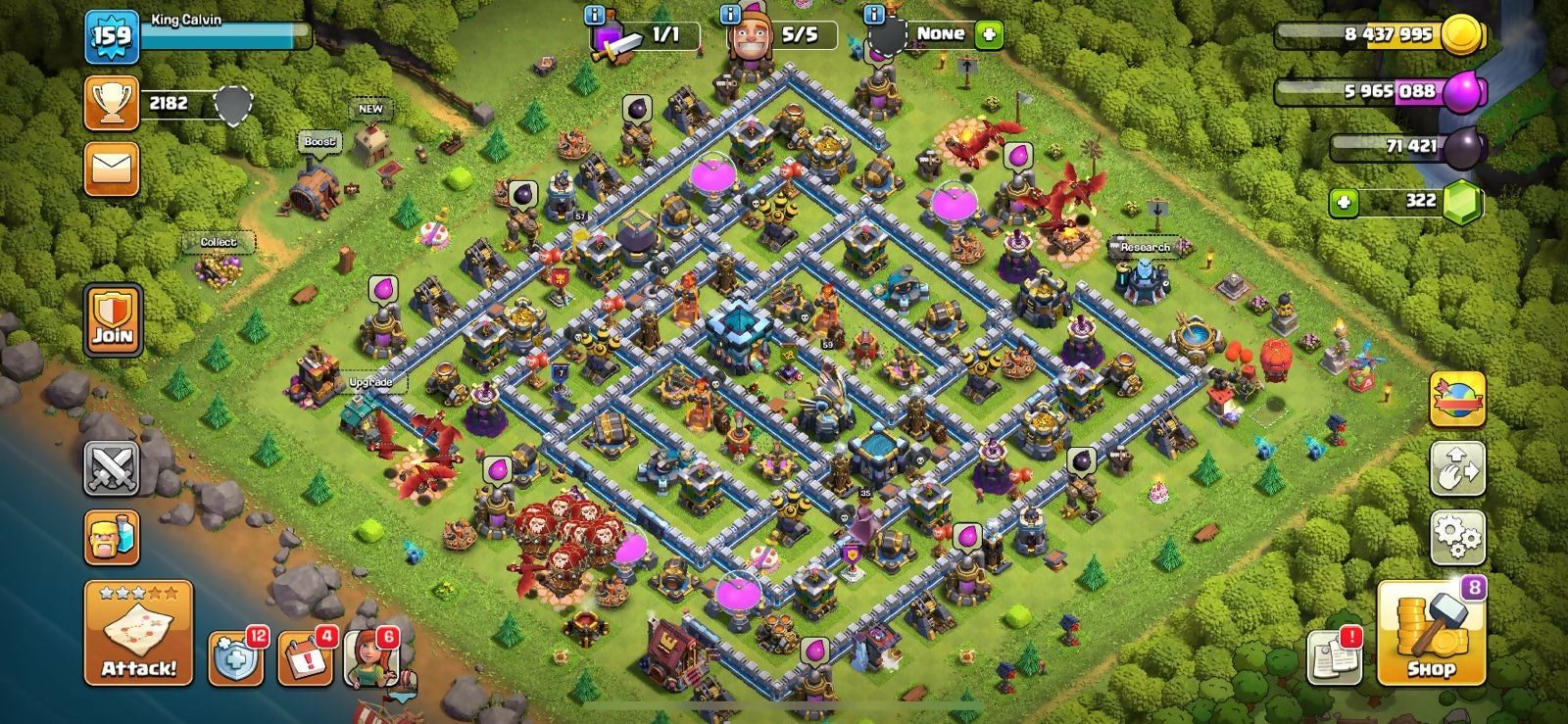The height and width of the screenshot is (724, 1568).
Task: Open the layout editor hand button
Action: [x=1457, y=469]
